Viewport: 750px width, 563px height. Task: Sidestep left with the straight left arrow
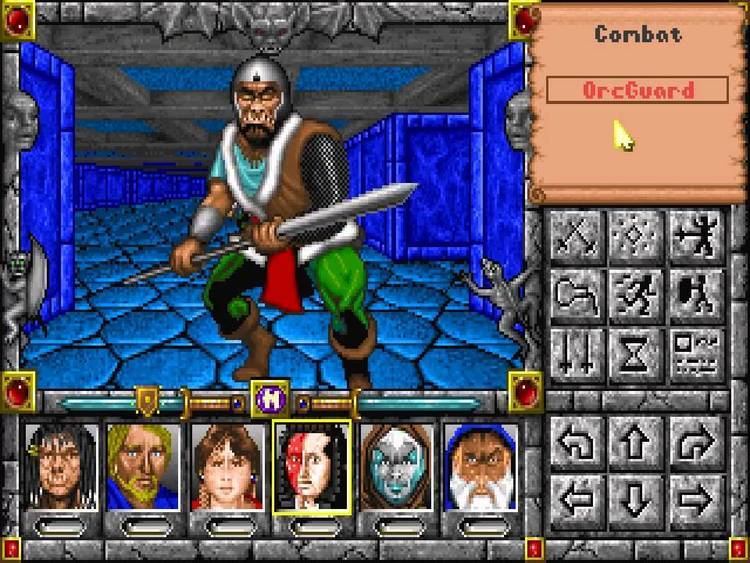pyautogui.click(x=576, y=495)
